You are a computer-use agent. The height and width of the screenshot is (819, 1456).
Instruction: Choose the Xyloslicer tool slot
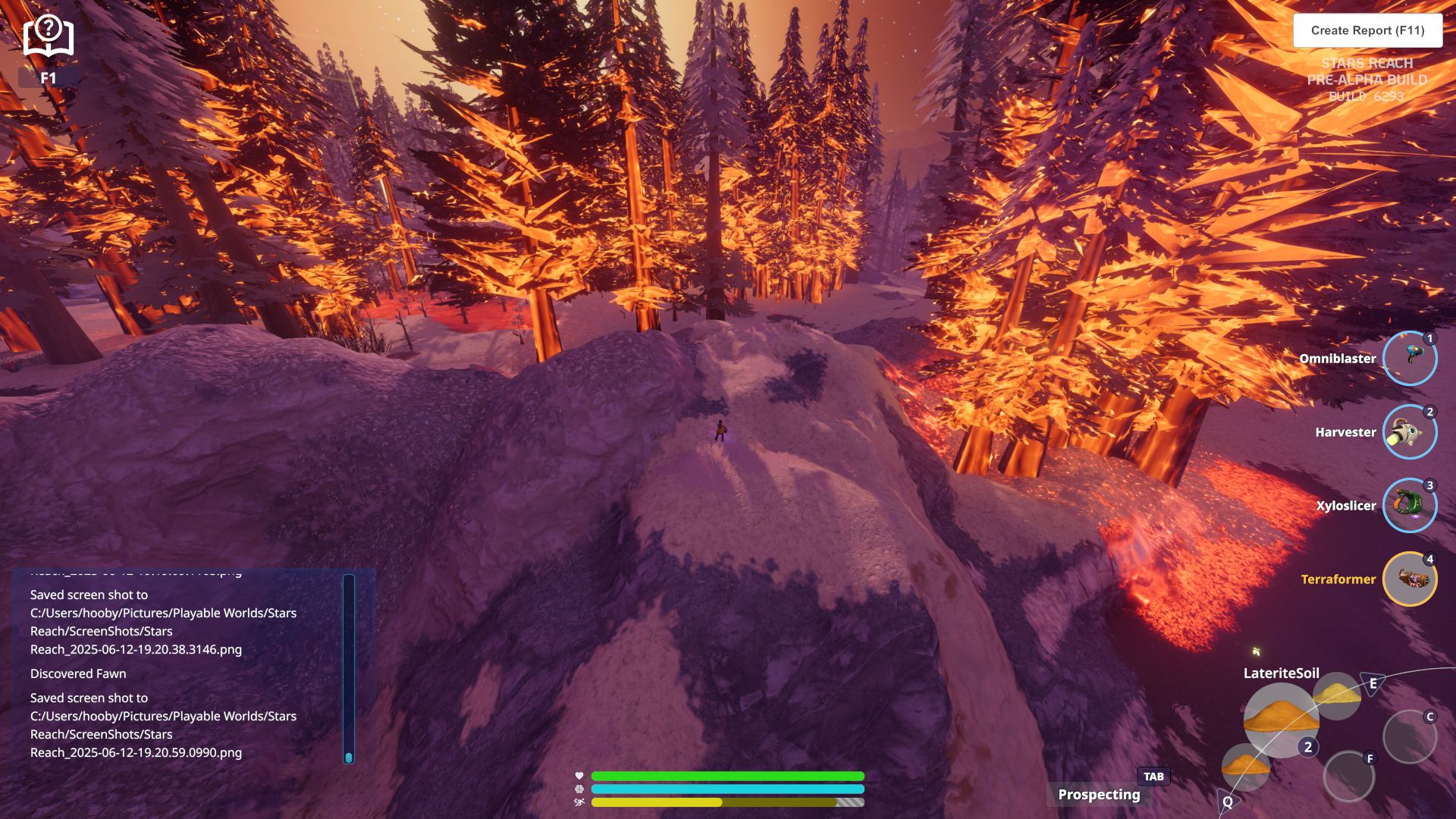[1409, 505]
